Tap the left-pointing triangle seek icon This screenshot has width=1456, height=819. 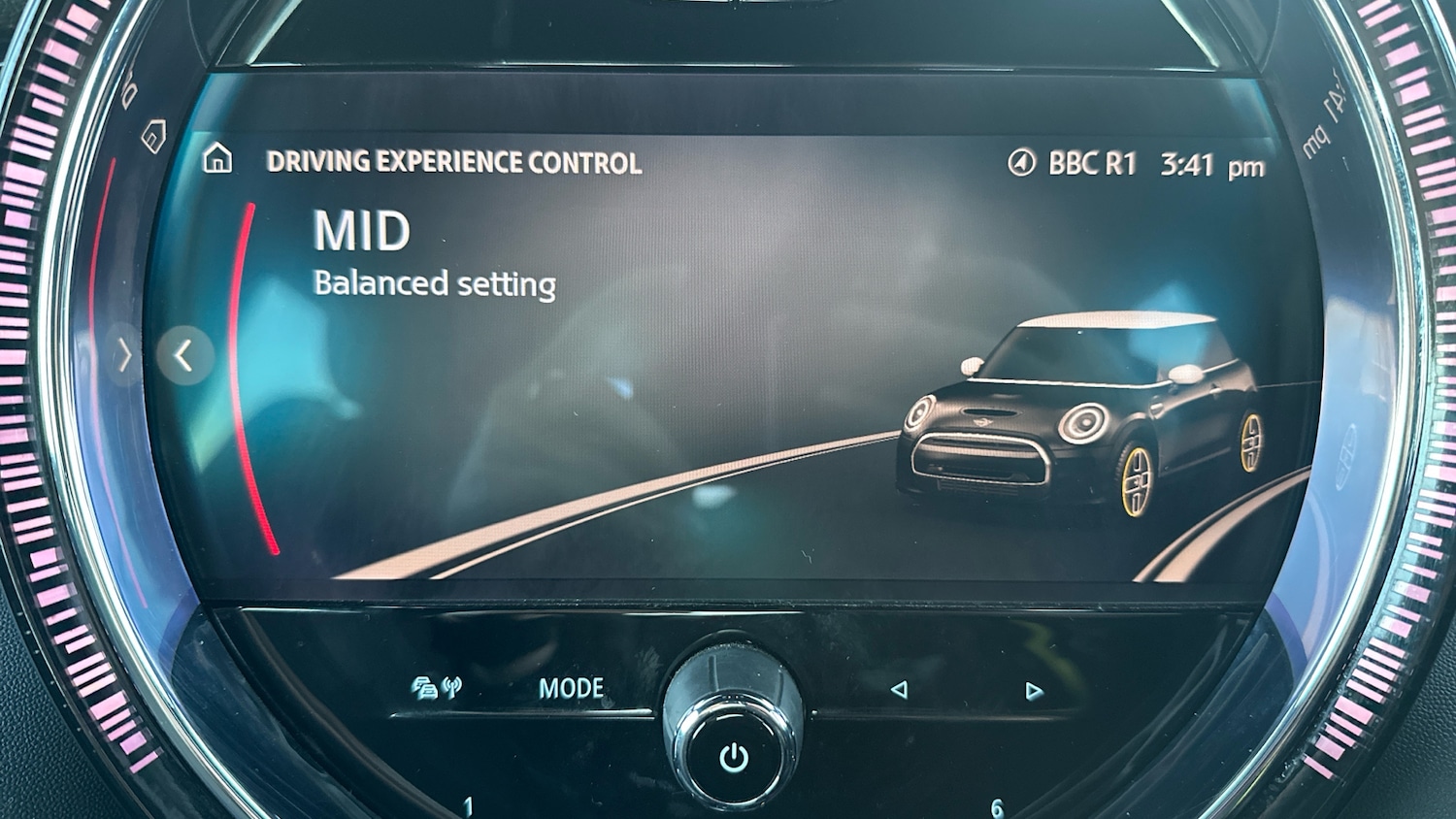pos(898,689)
